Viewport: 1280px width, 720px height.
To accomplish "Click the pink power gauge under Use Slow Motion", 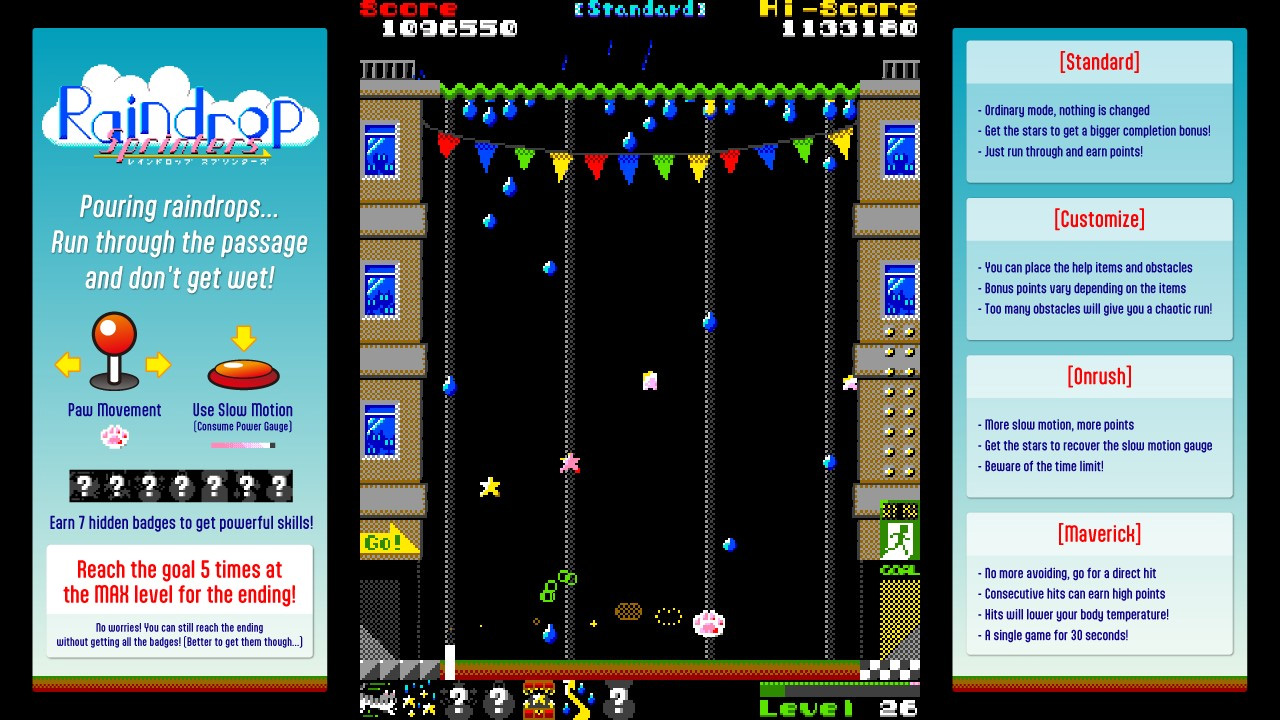I will (243, 445).
